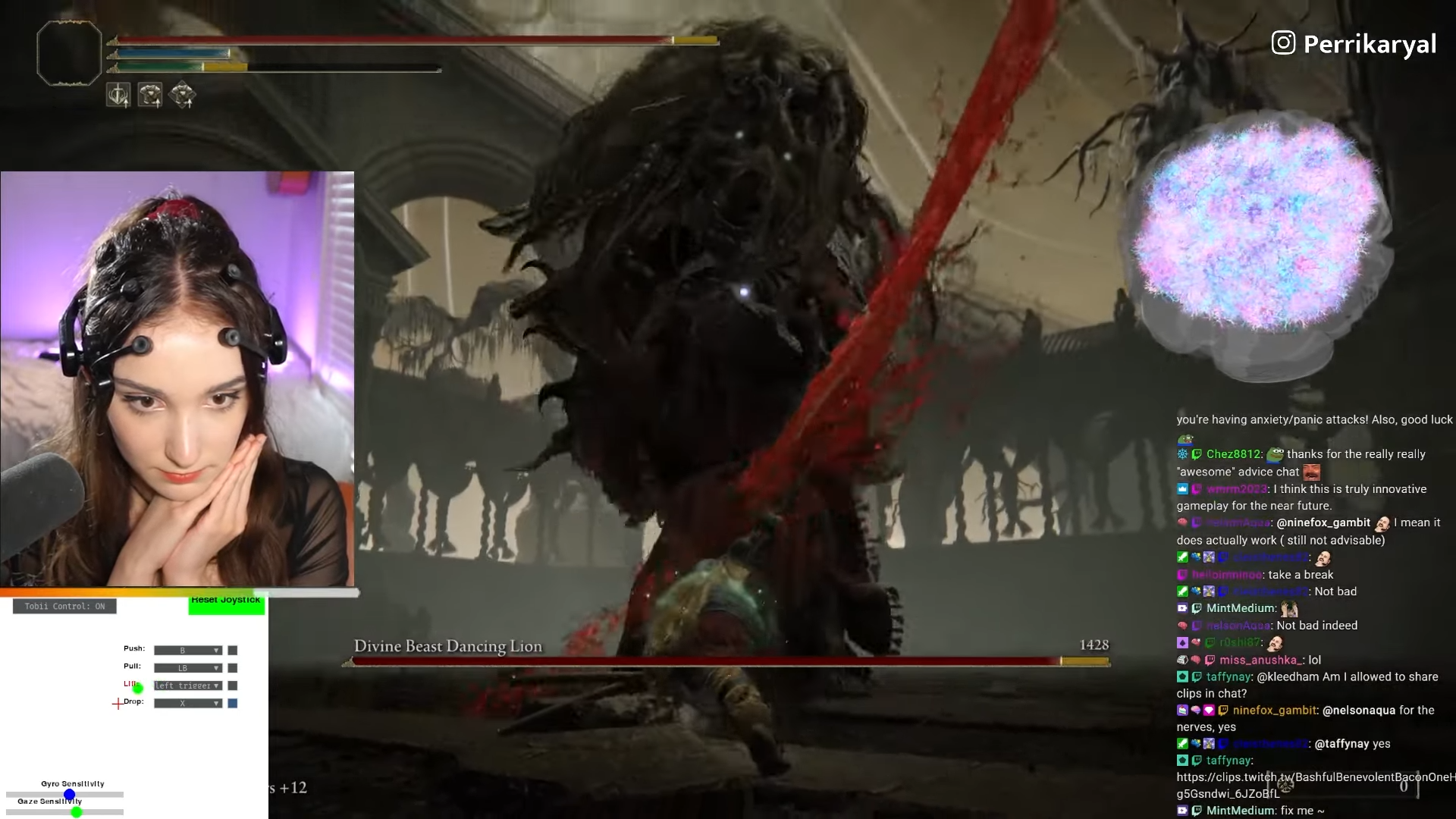The height and width of the screenshot is (819, 1456).
Task: Click the blue checkbox beside Drop
Action: point(233,703)
